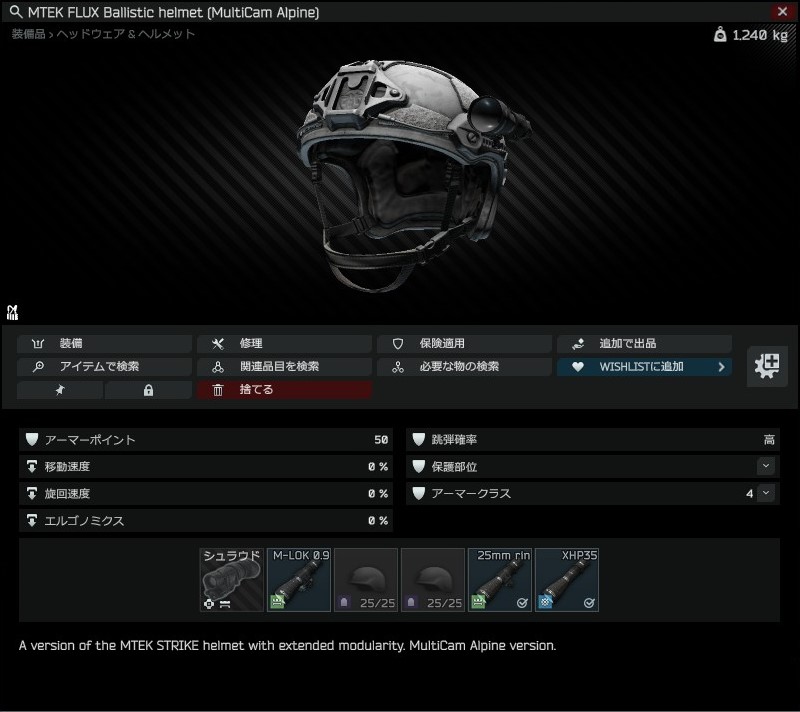
Task: Expand the 保護部位 dropdown arrow
Action: click(x=766, y=466)
